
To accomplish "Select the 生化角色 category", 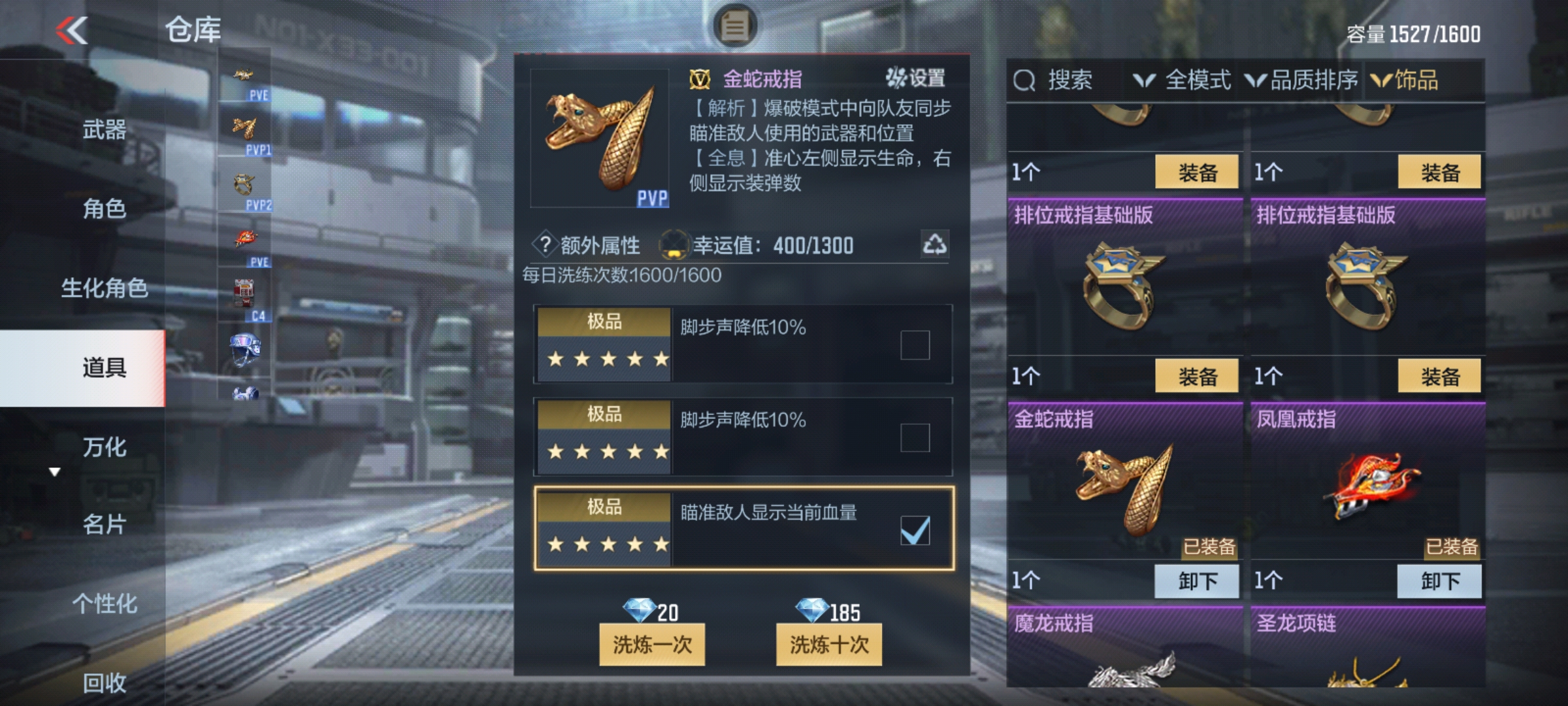I will point(105,288).
